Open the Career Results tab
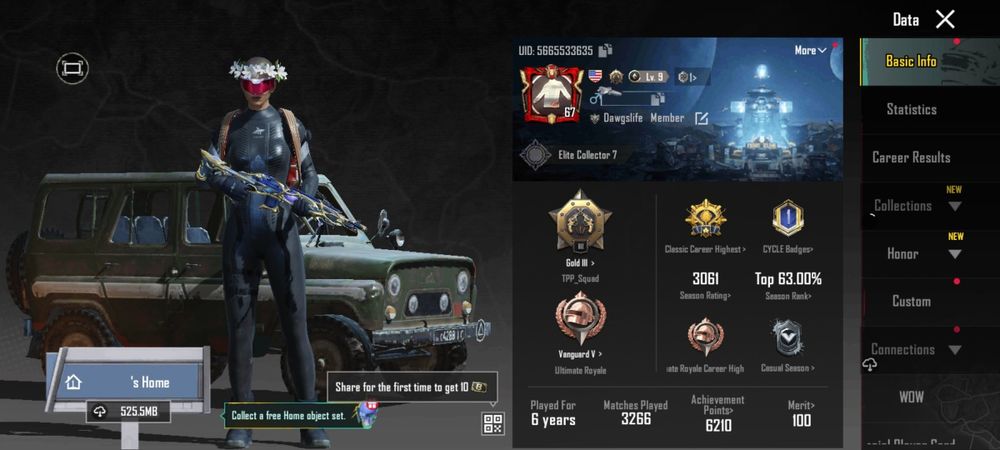 (911, 157)
